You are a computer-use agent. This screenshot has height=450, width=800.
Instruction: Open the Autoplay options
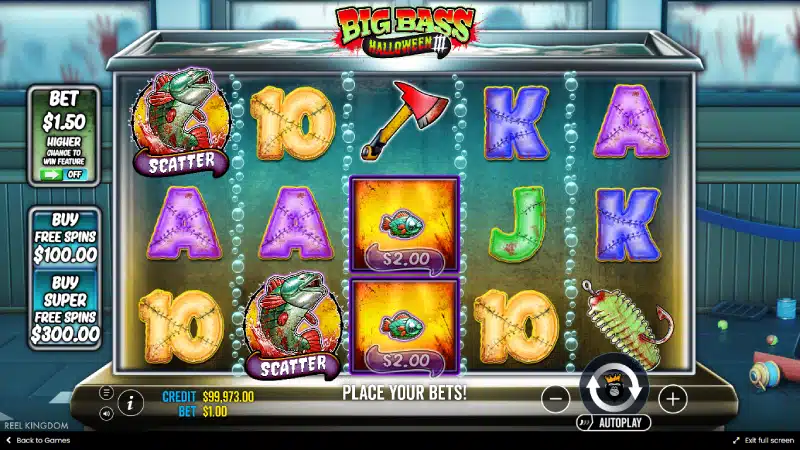614,424
